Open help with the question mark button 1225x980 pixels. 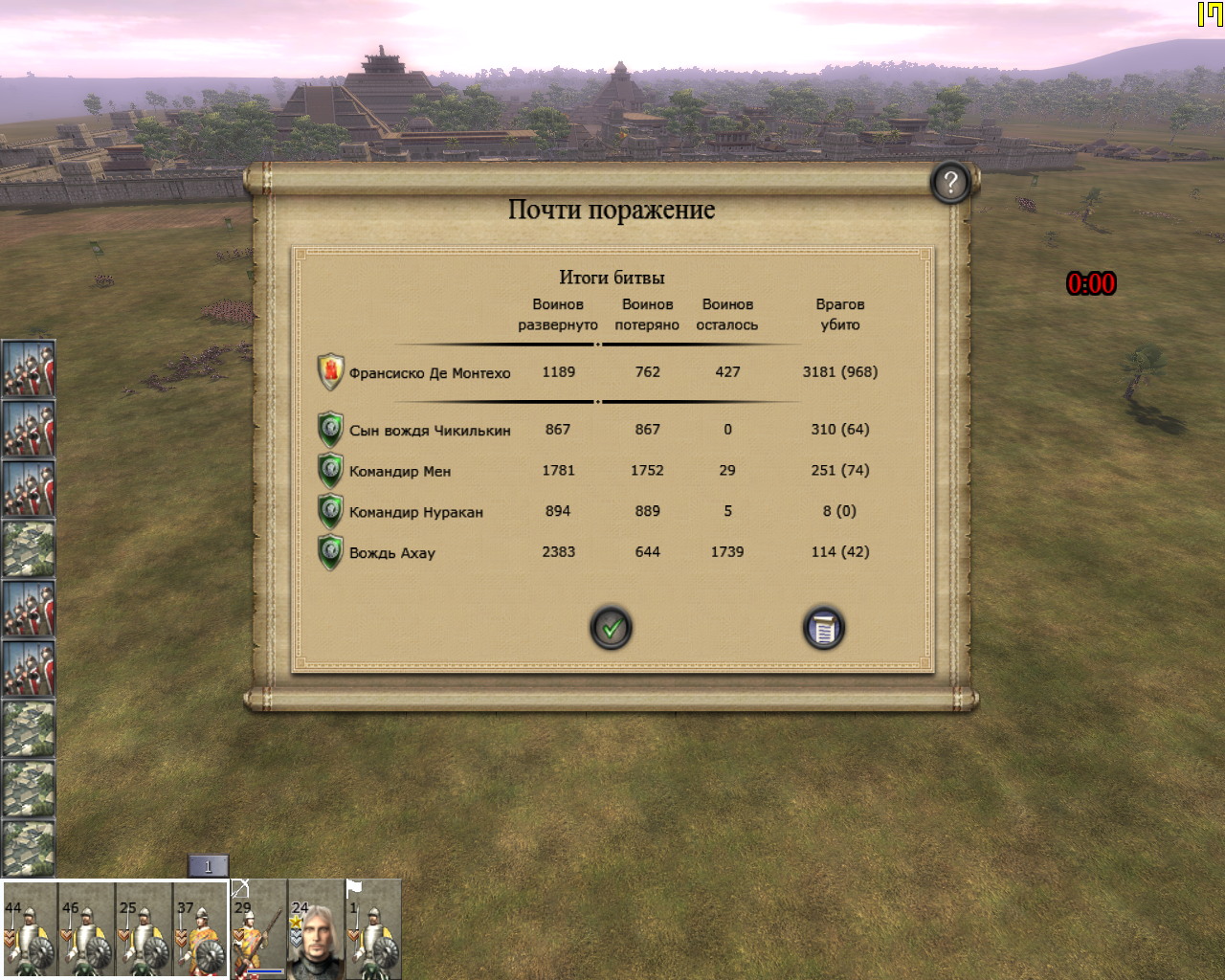pyautogui.click(x=950, y=182)
